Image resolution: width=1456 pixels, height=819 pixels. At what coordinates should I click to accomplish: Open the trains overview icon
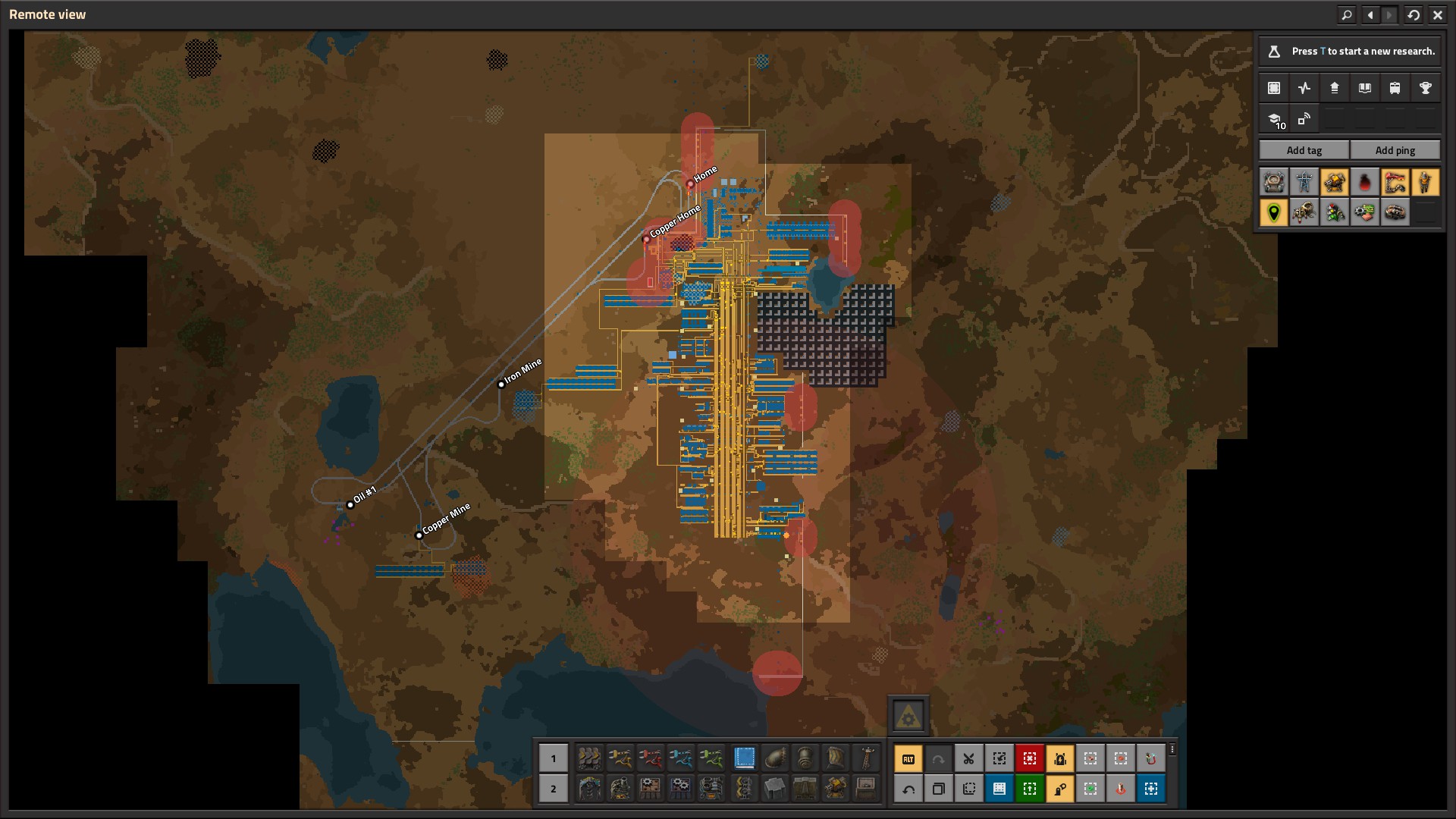click(1395, 88)
